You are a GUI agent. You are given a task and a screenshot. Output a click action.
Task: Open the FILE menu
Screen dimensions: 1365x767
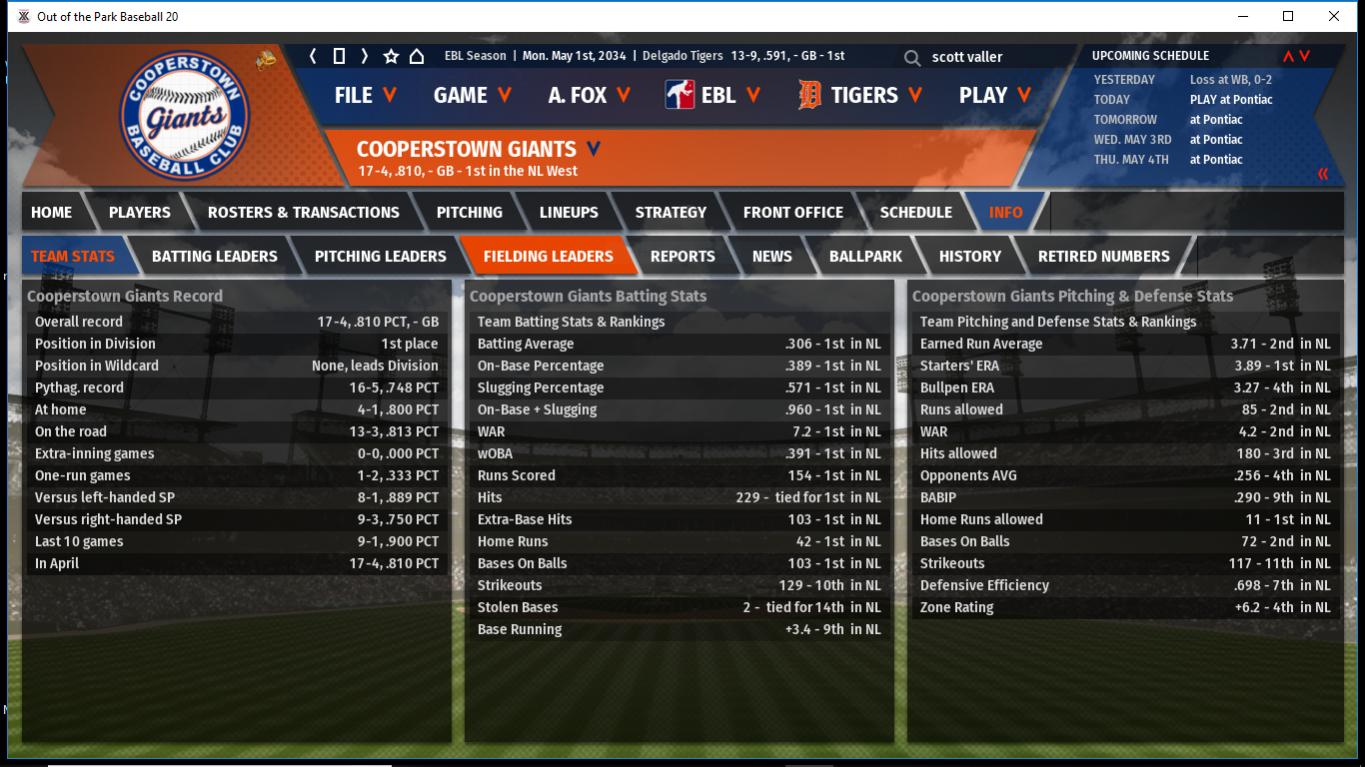point(365,95)
